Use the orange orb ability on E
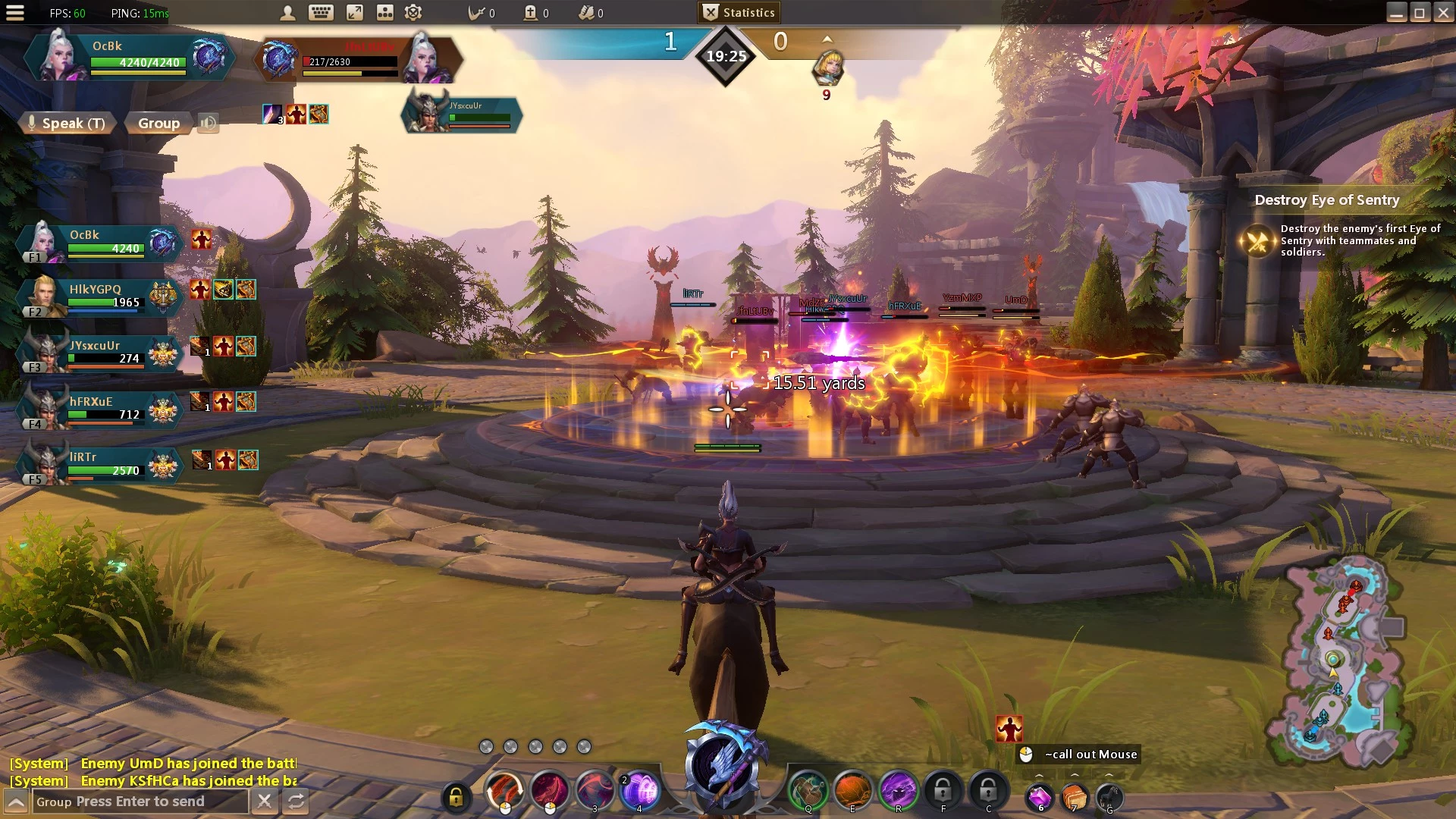 852,791
